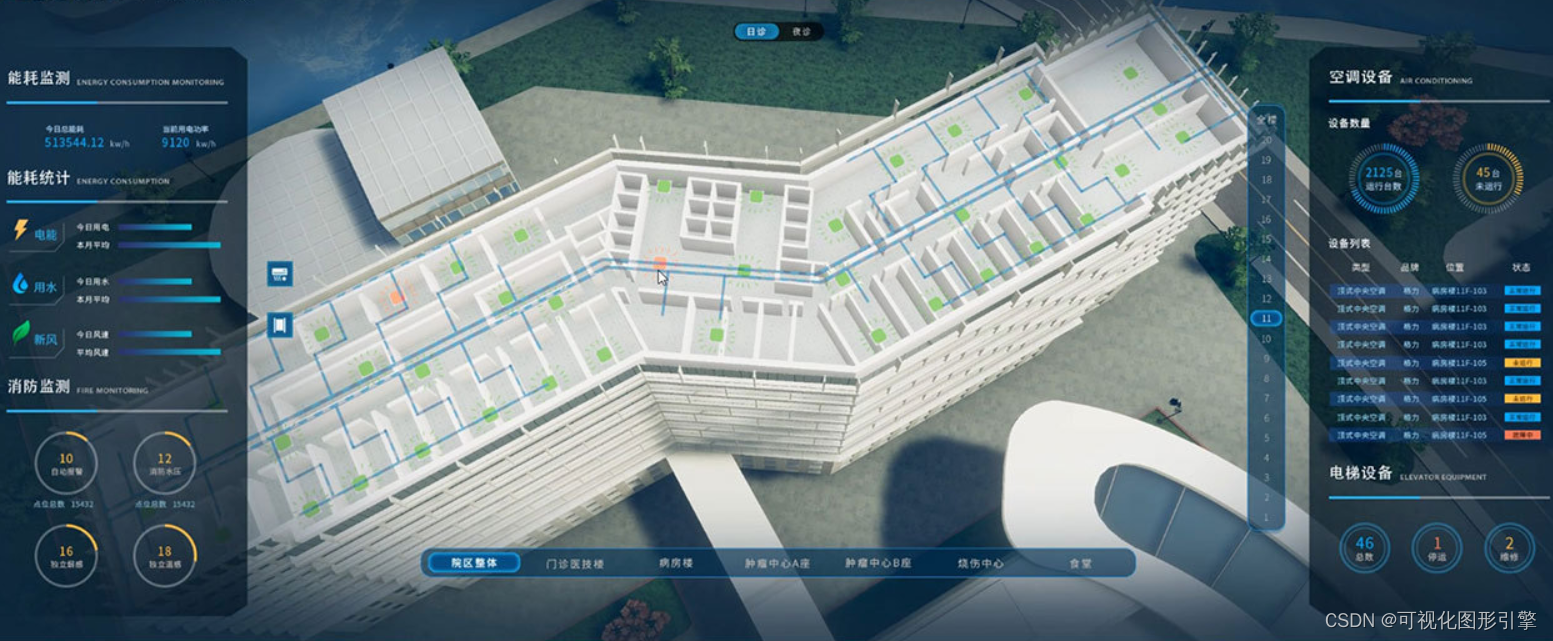The width and height of the screenshot is (1553, 641).
Task: Select floor 11 in the floor selector
Action: 1266,319
